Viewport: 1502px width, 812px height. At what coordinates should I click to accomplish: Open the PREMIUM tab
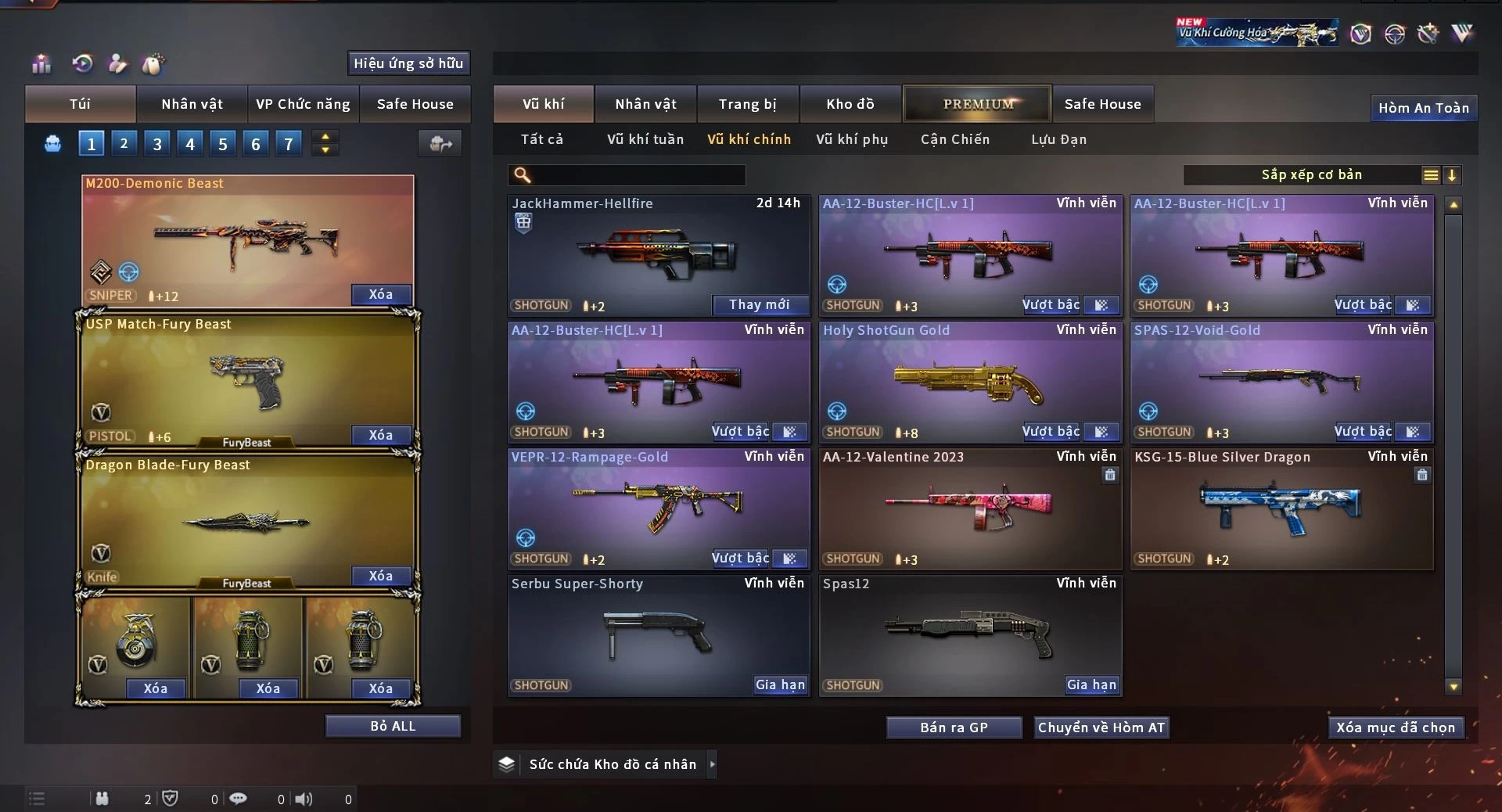pyautogui.click(x=977, y=104)
